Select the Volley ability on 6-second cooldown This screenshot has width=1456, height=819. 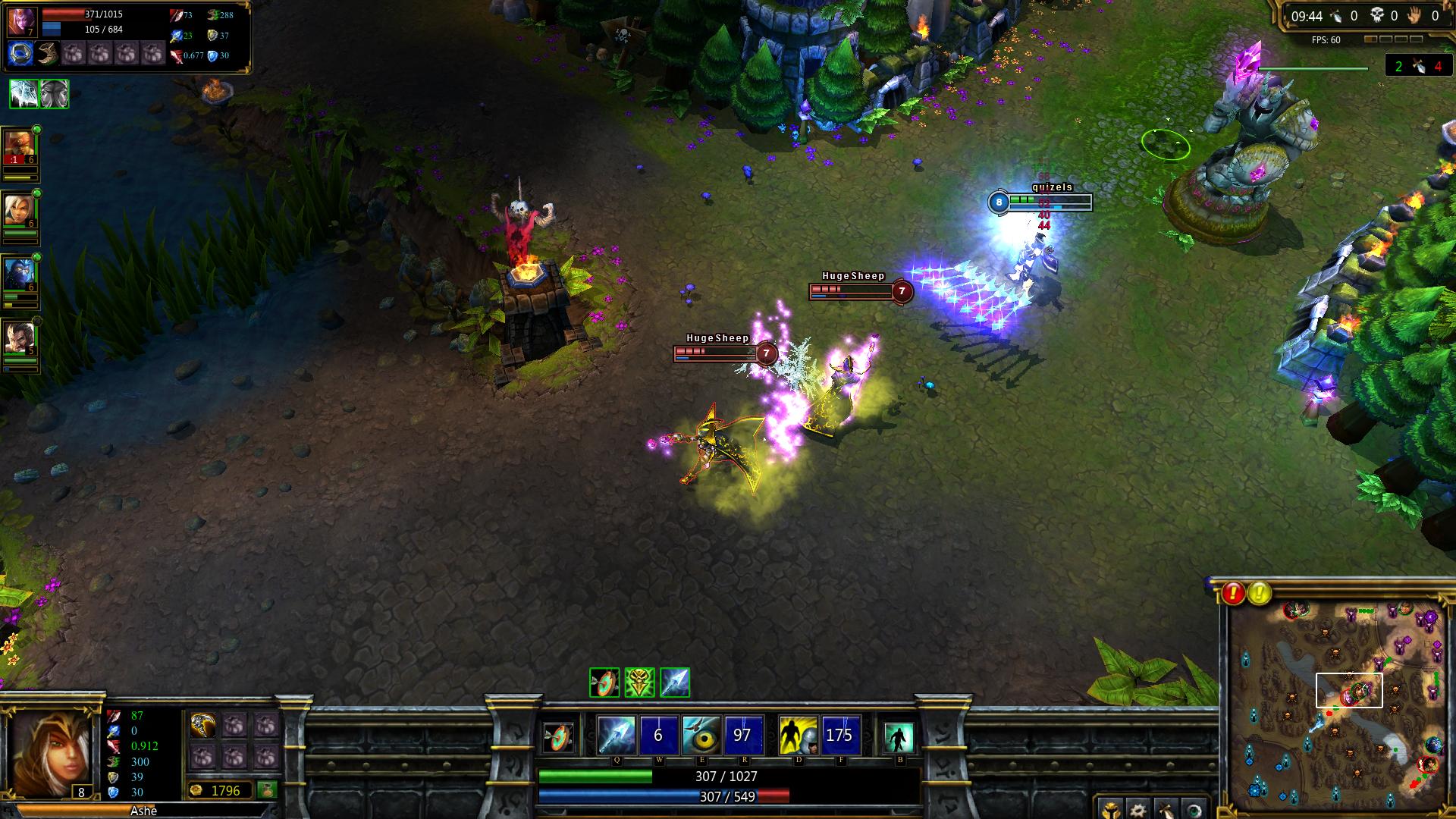tap(658, 735)
